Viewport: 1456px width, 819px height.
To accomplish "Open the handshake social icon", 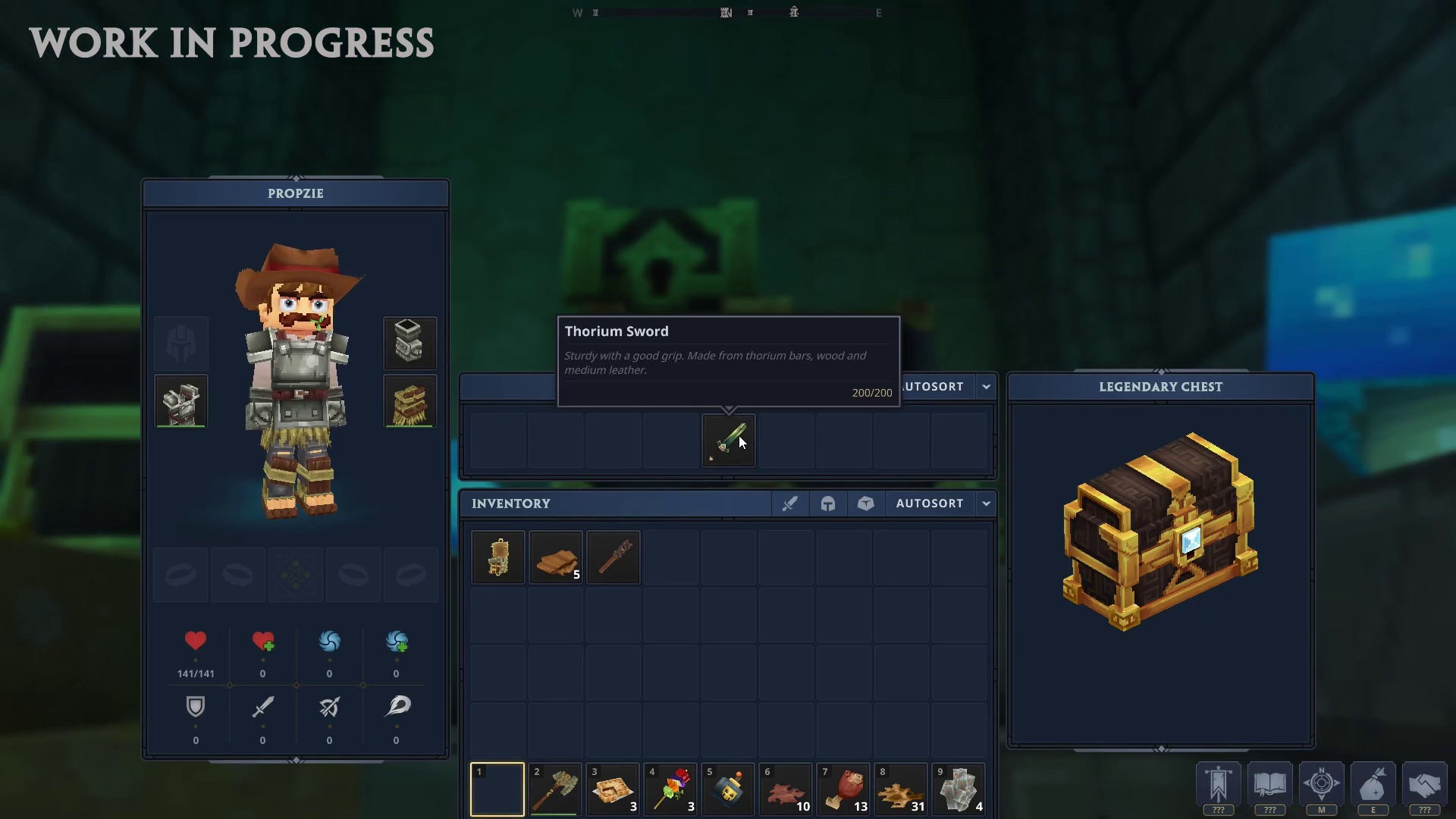I will (1424, 785).
